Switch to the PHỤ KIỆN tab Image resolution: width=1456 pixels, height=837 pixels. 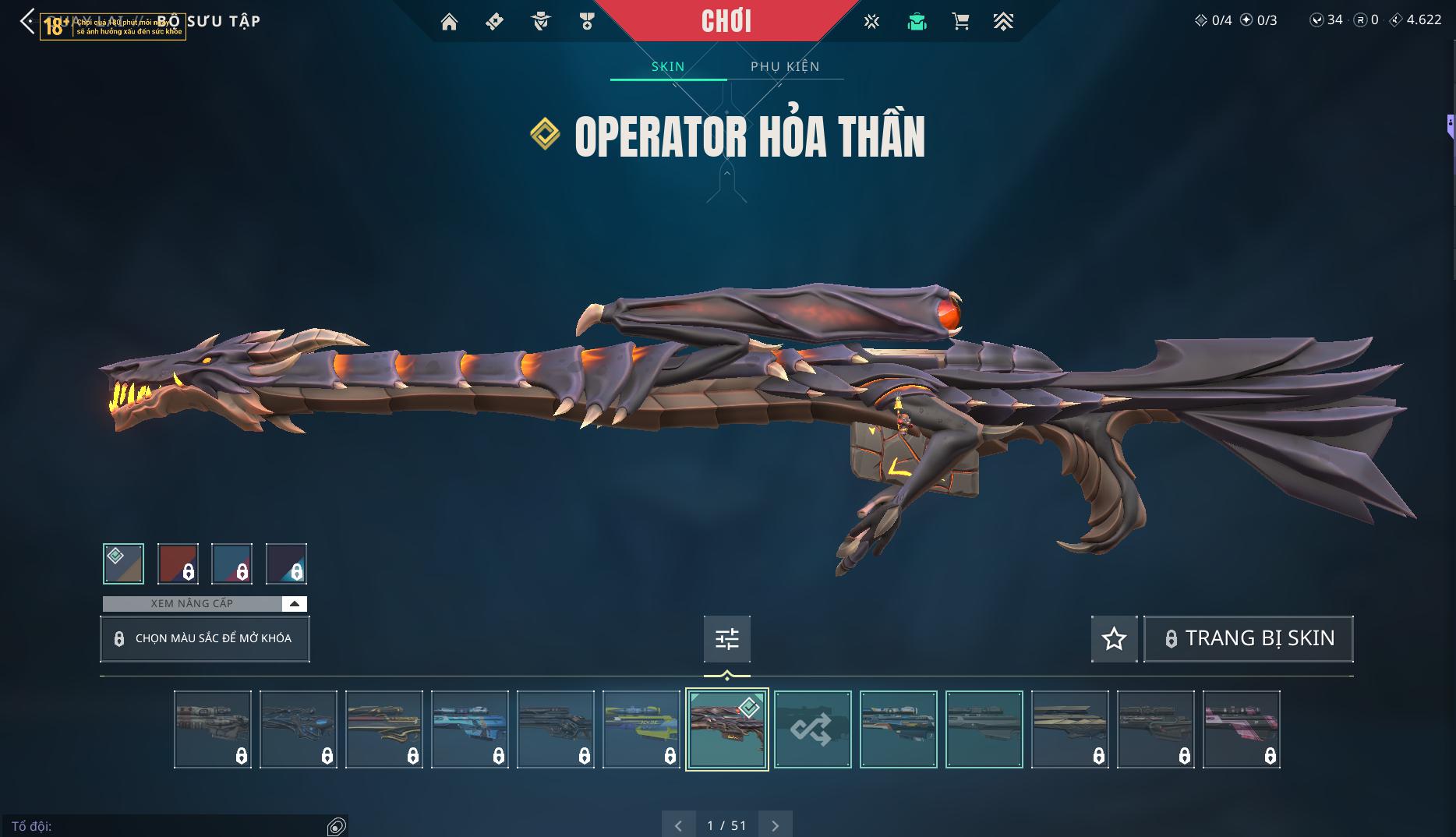785,66
